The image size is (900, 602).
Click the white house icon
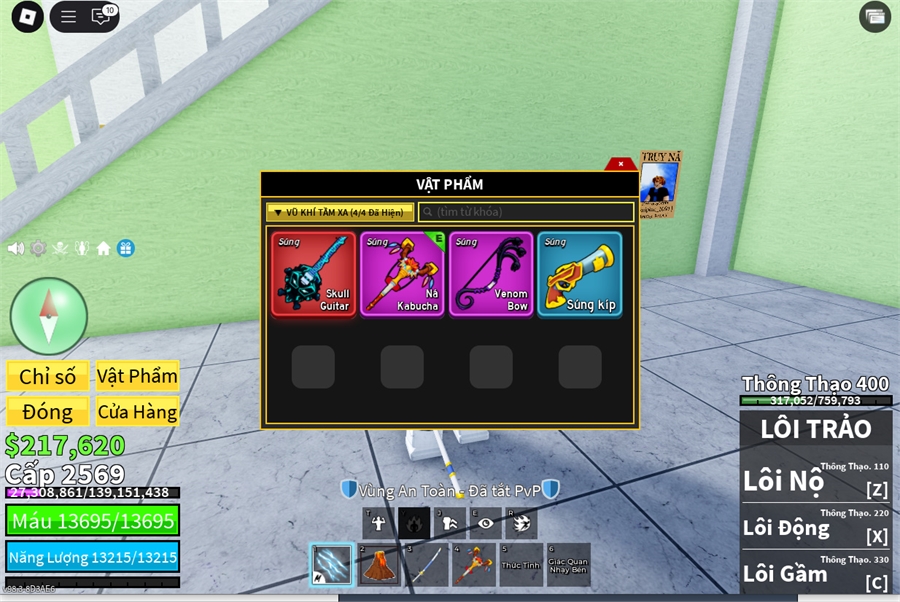coord(103,248)
